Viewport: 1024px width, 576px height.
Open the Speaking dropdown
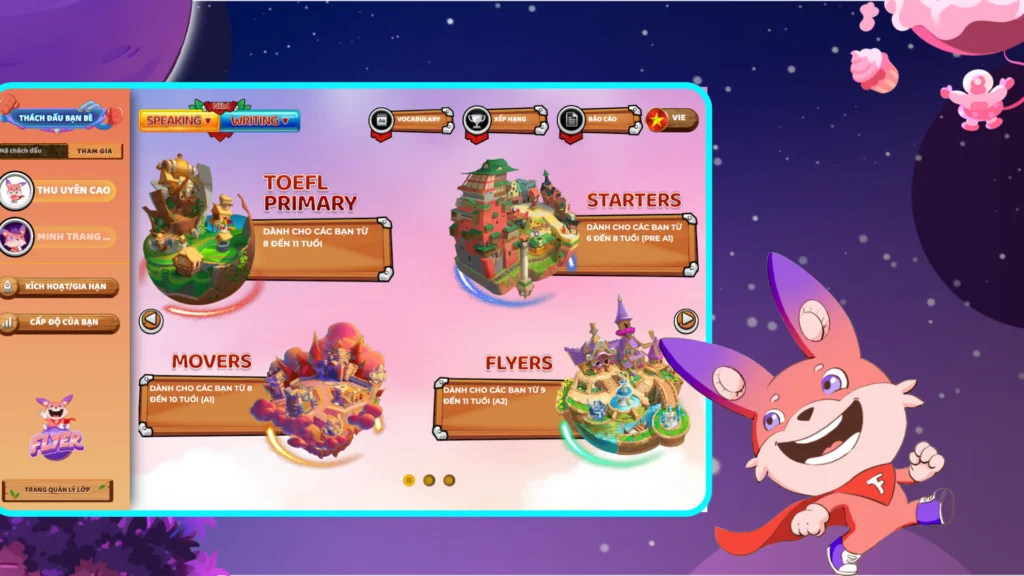pos(180,121)
